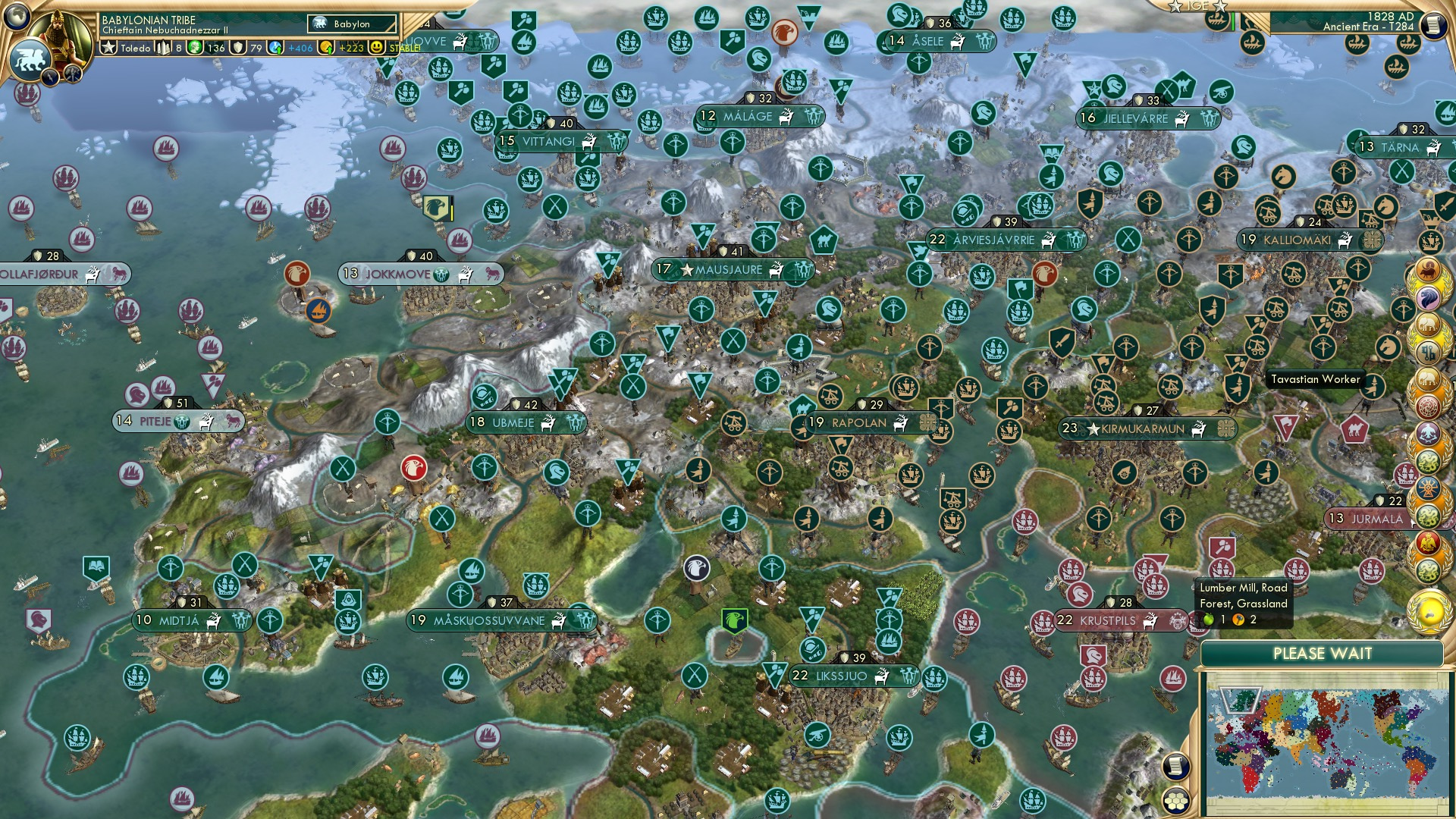
Task: Click the purple lion leader icon on right
Action: [x=1427, y=296]
